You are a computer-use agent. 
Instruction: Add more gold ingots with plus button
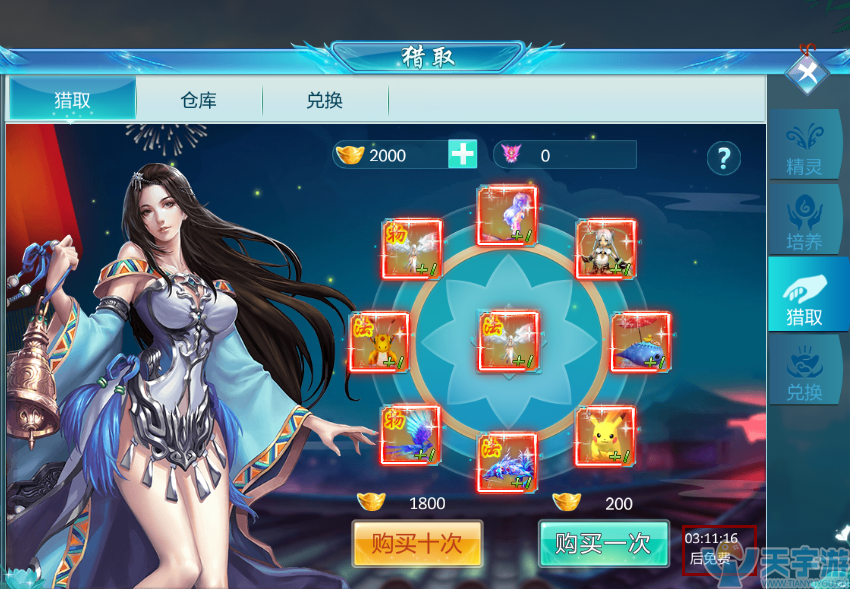click(462, 154)
